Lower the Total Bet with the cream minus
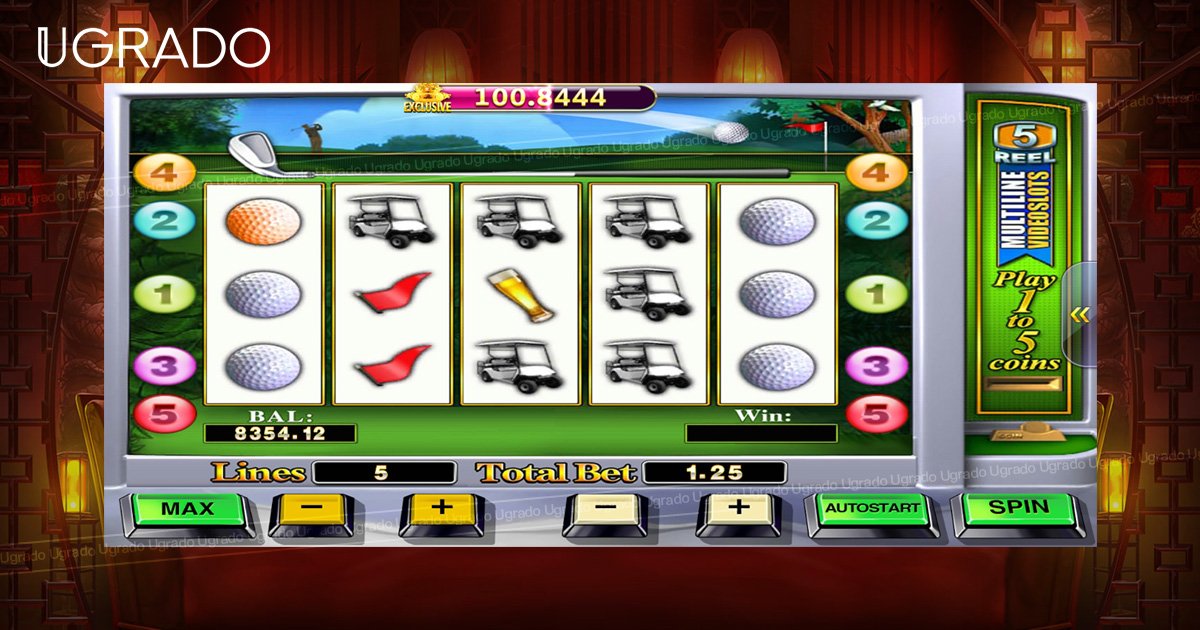 (606, 509)
